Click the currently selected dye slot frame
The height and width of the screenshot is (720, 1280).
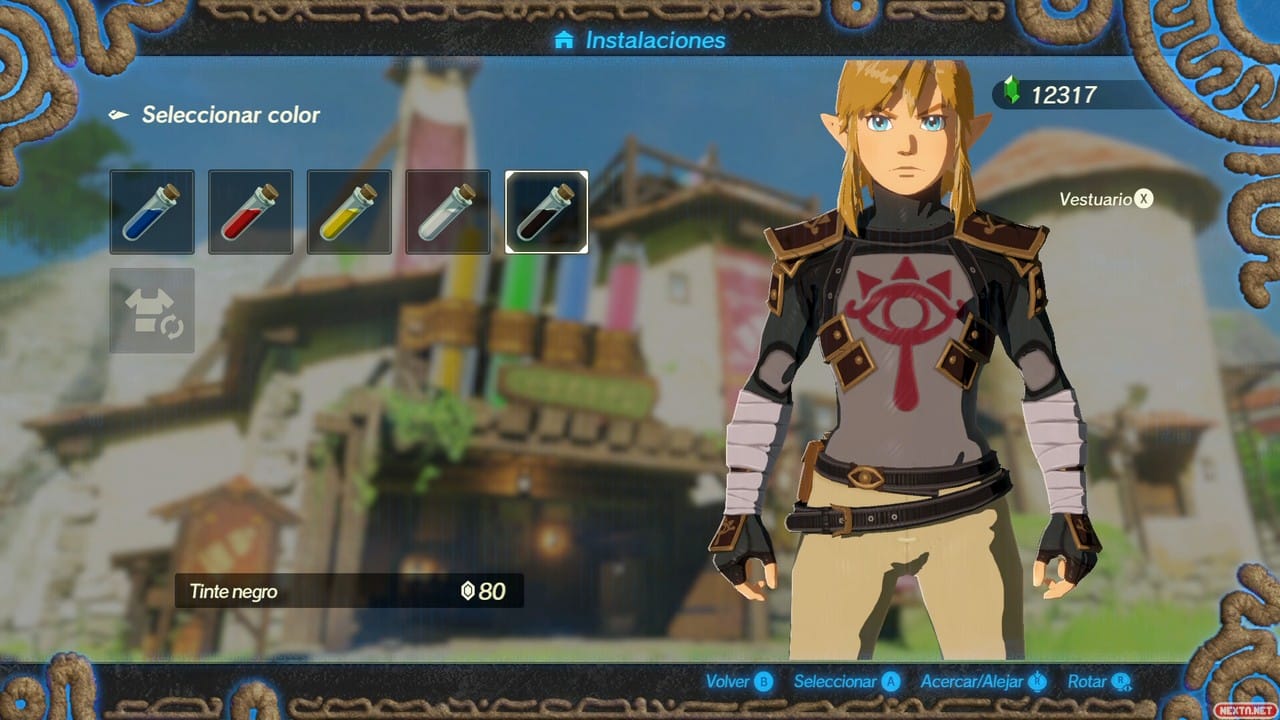click(x=547, y=211)
